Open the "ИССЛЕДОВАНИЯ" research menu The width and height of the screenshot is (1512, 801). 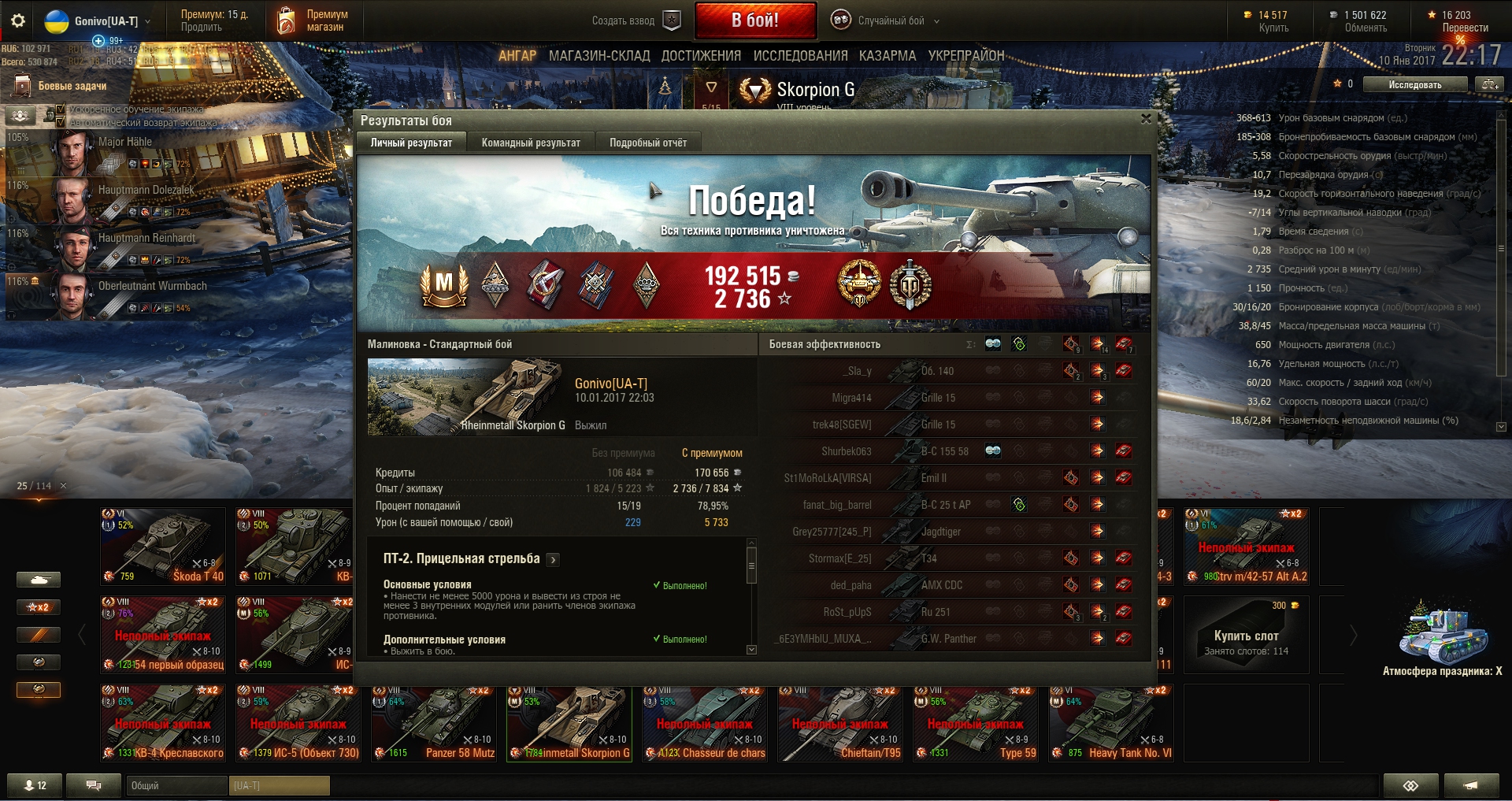click(800, 56)
